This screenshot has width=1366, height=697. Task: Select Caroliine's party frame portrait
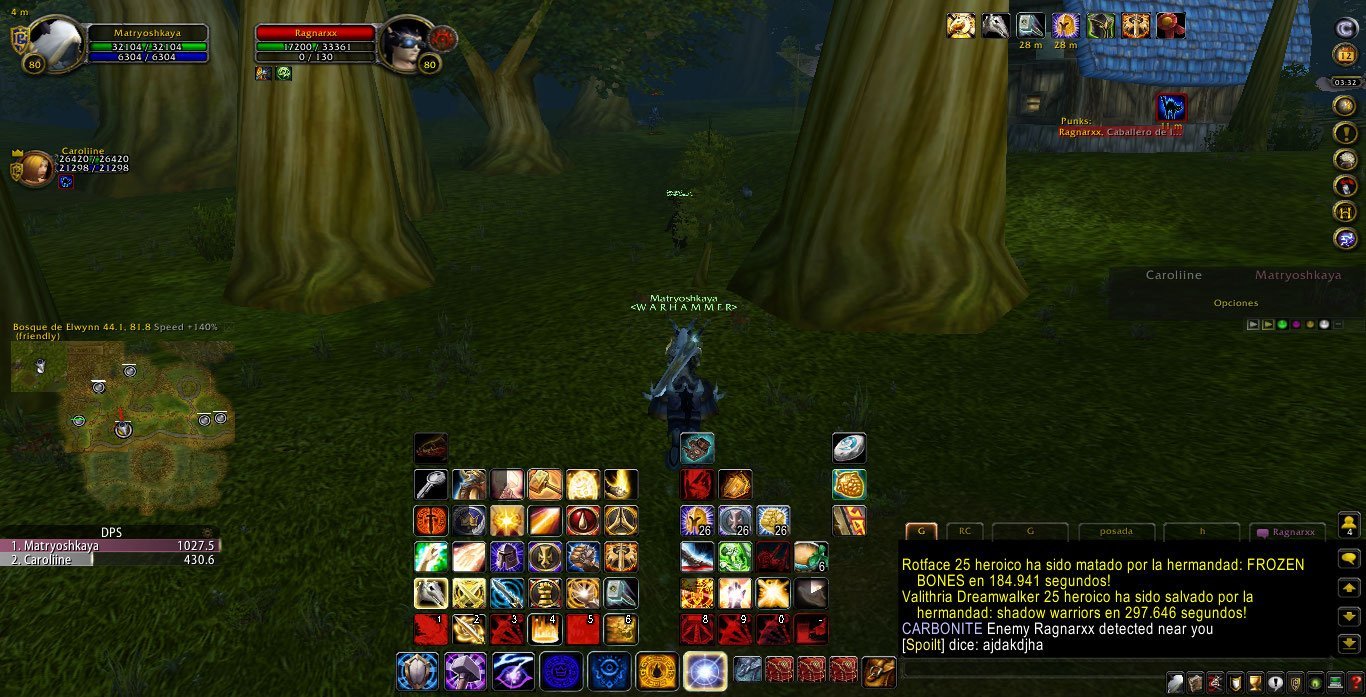coord(34,168)
